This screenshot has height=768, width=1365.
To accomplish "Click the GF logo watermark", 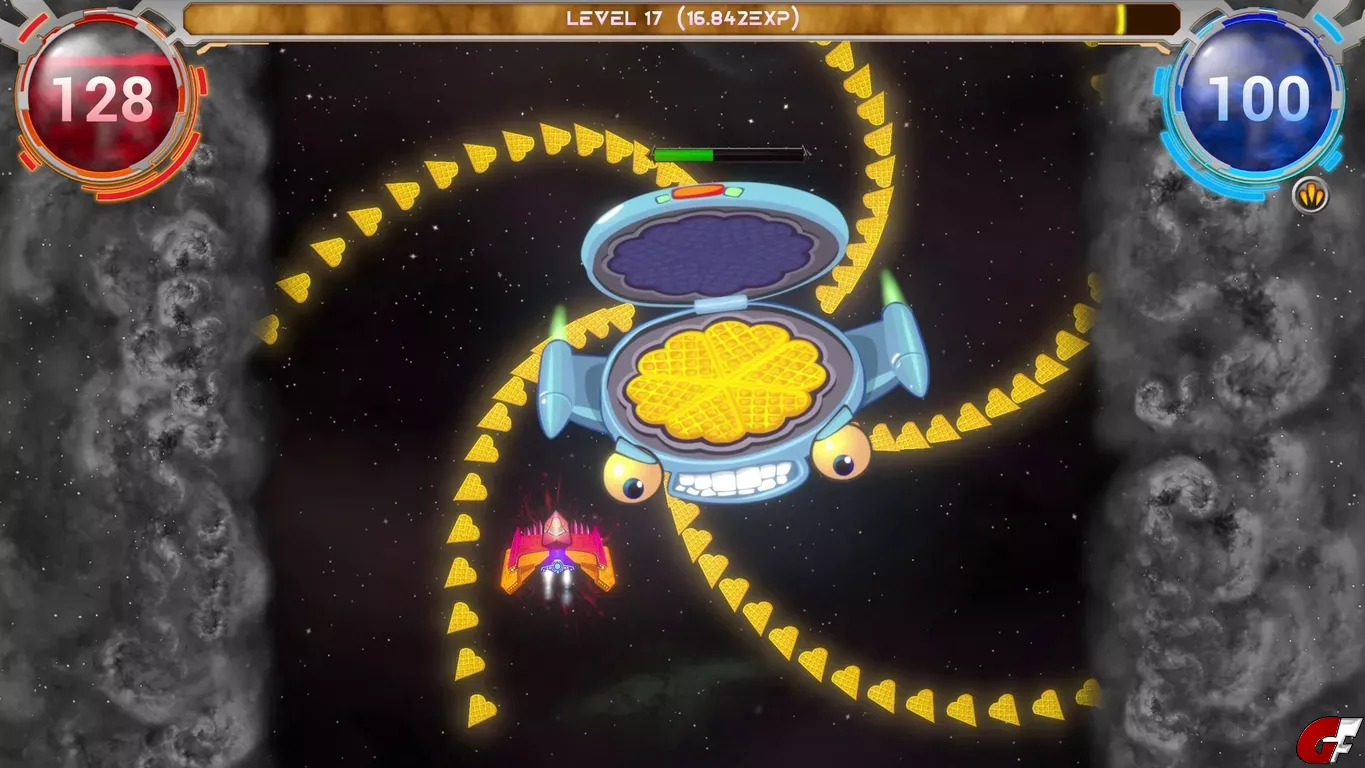I will click(1328, 741).
